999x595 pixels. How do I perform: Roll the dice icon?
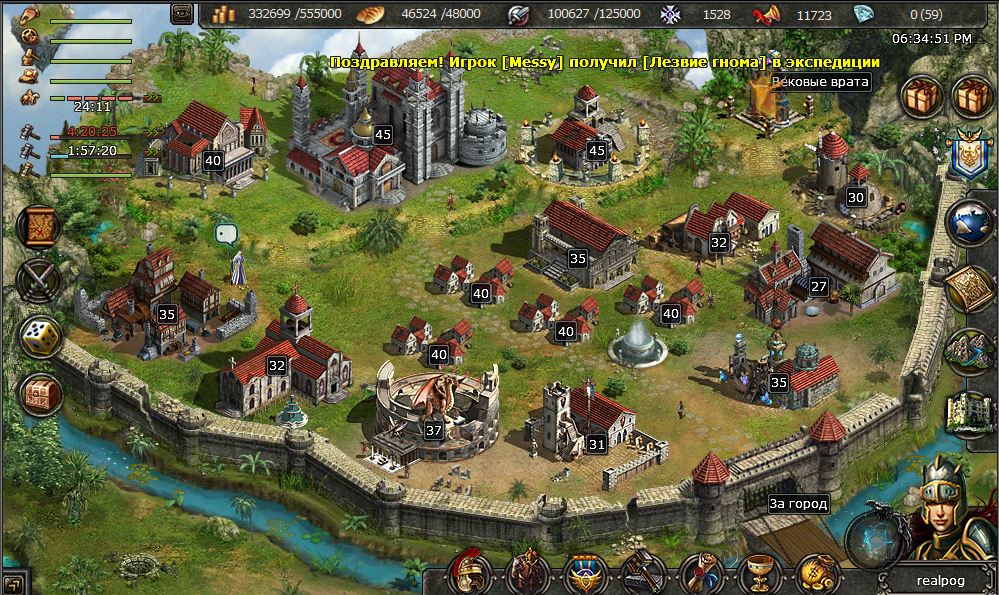click(39, 339)
